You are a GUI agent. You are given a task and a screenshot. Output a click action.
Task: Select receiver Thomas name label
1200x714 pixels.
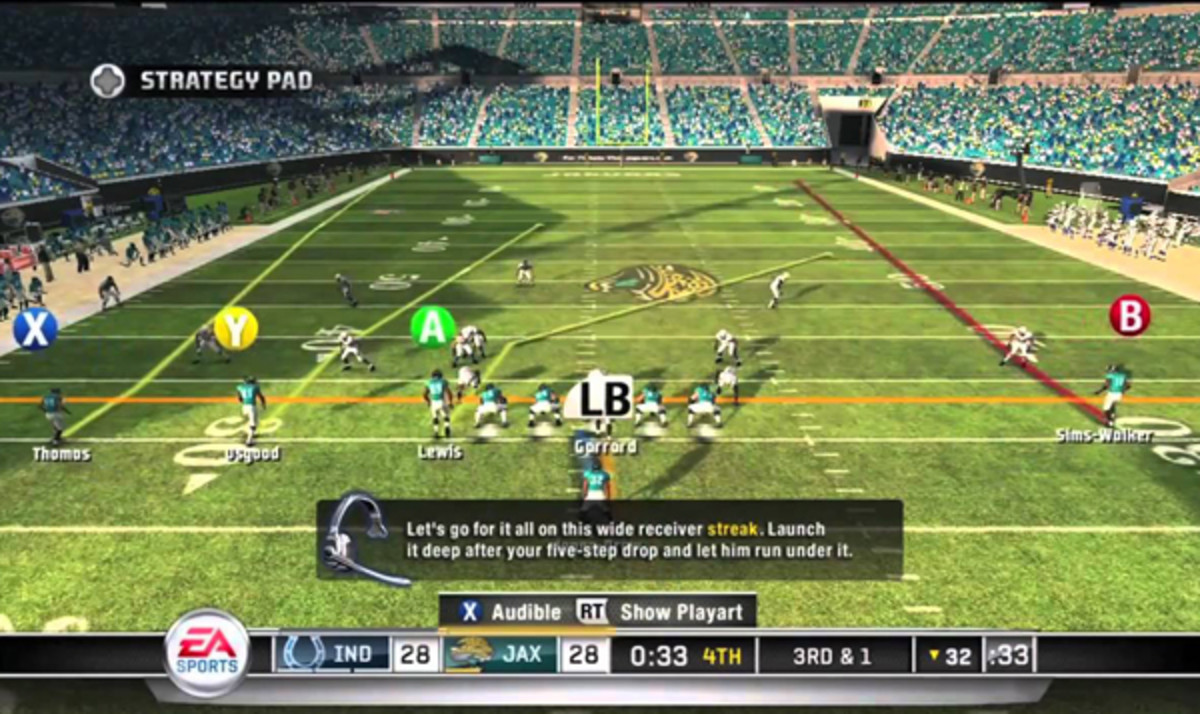click(61, 454)
